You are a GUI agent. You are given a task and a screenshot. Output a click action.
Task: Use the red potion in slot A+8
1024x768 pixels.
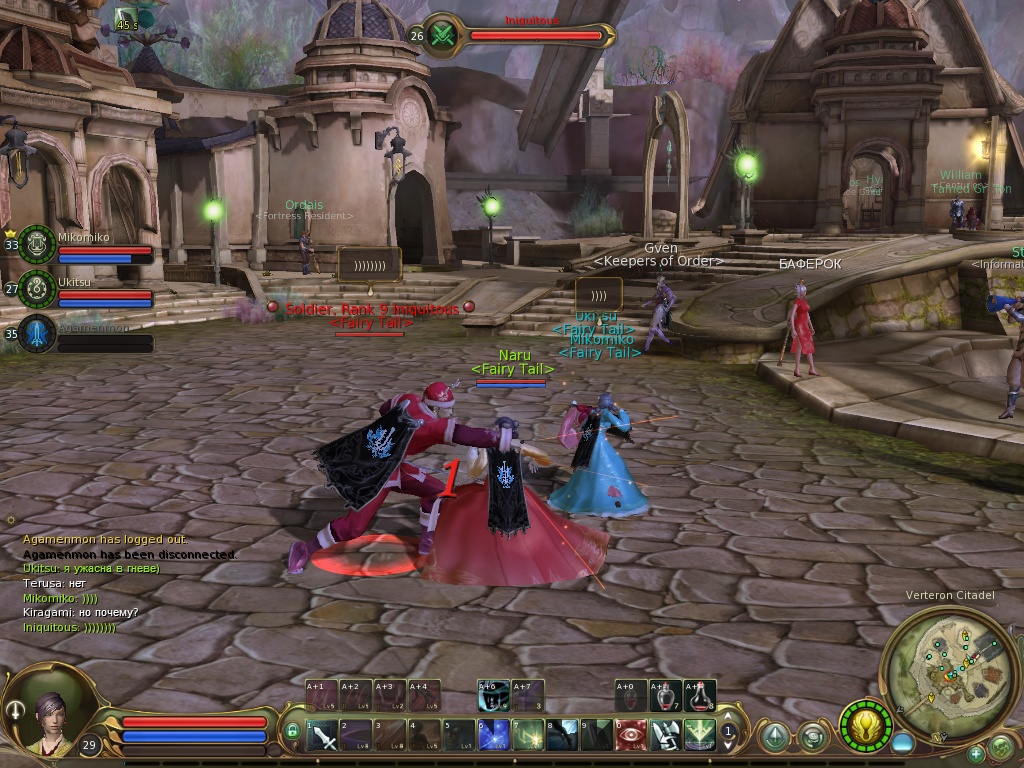click(x=700, y=696)
